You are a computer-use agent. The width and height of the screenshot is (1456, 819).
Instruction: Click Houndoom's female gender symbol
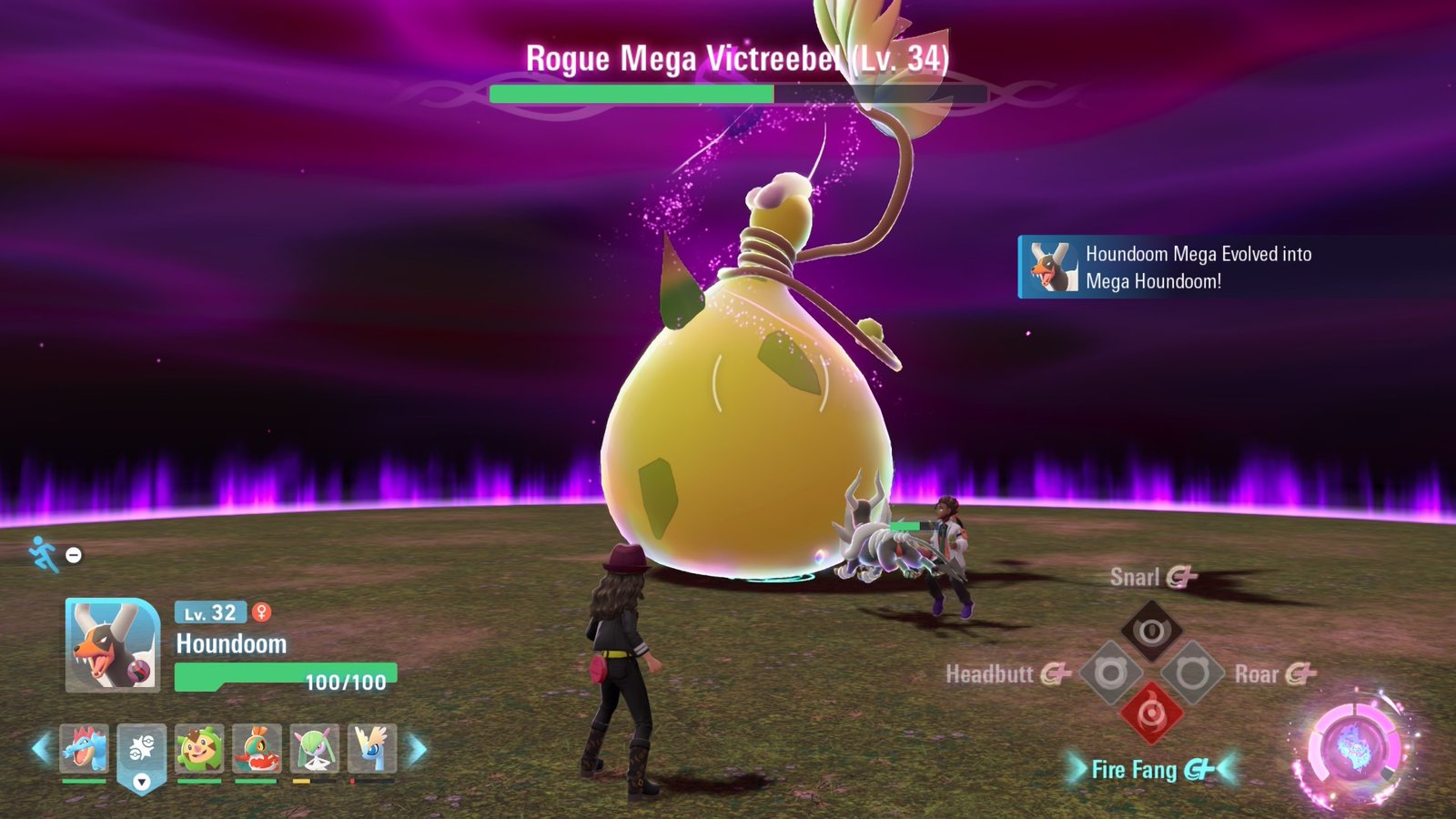point(262,614)
